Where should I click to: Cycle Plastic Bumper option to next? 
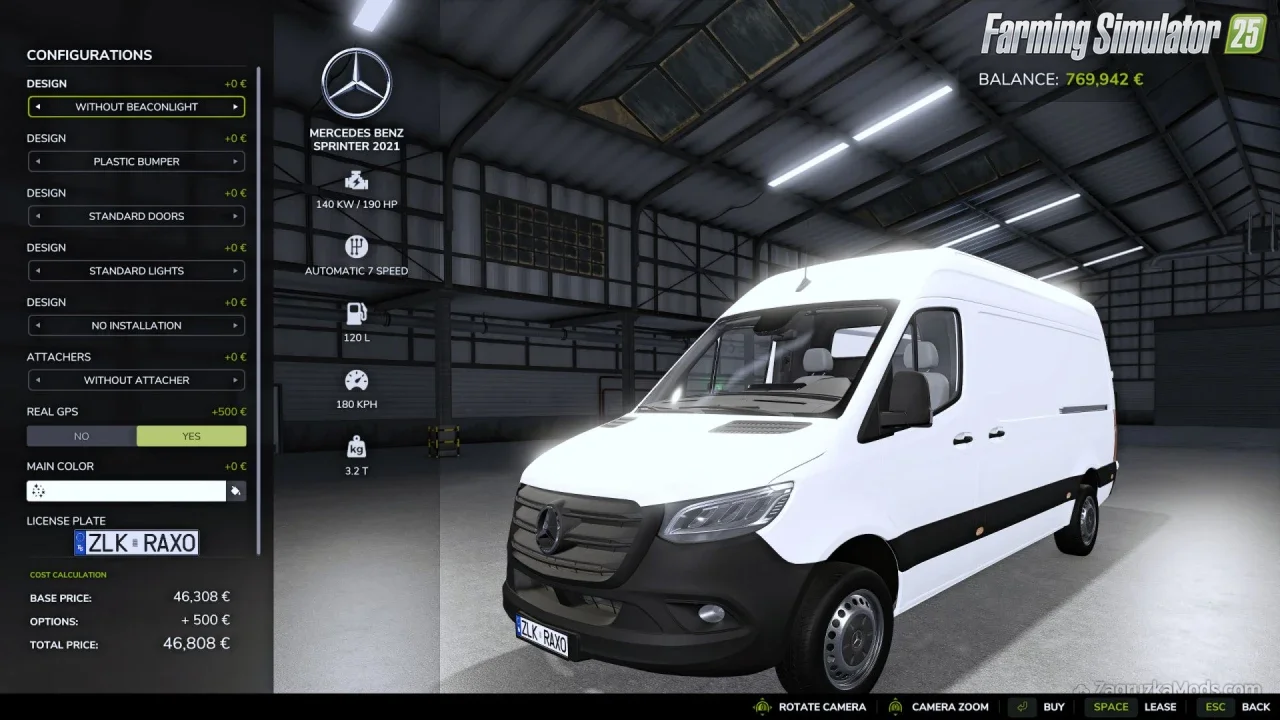(x=236, y=161)
